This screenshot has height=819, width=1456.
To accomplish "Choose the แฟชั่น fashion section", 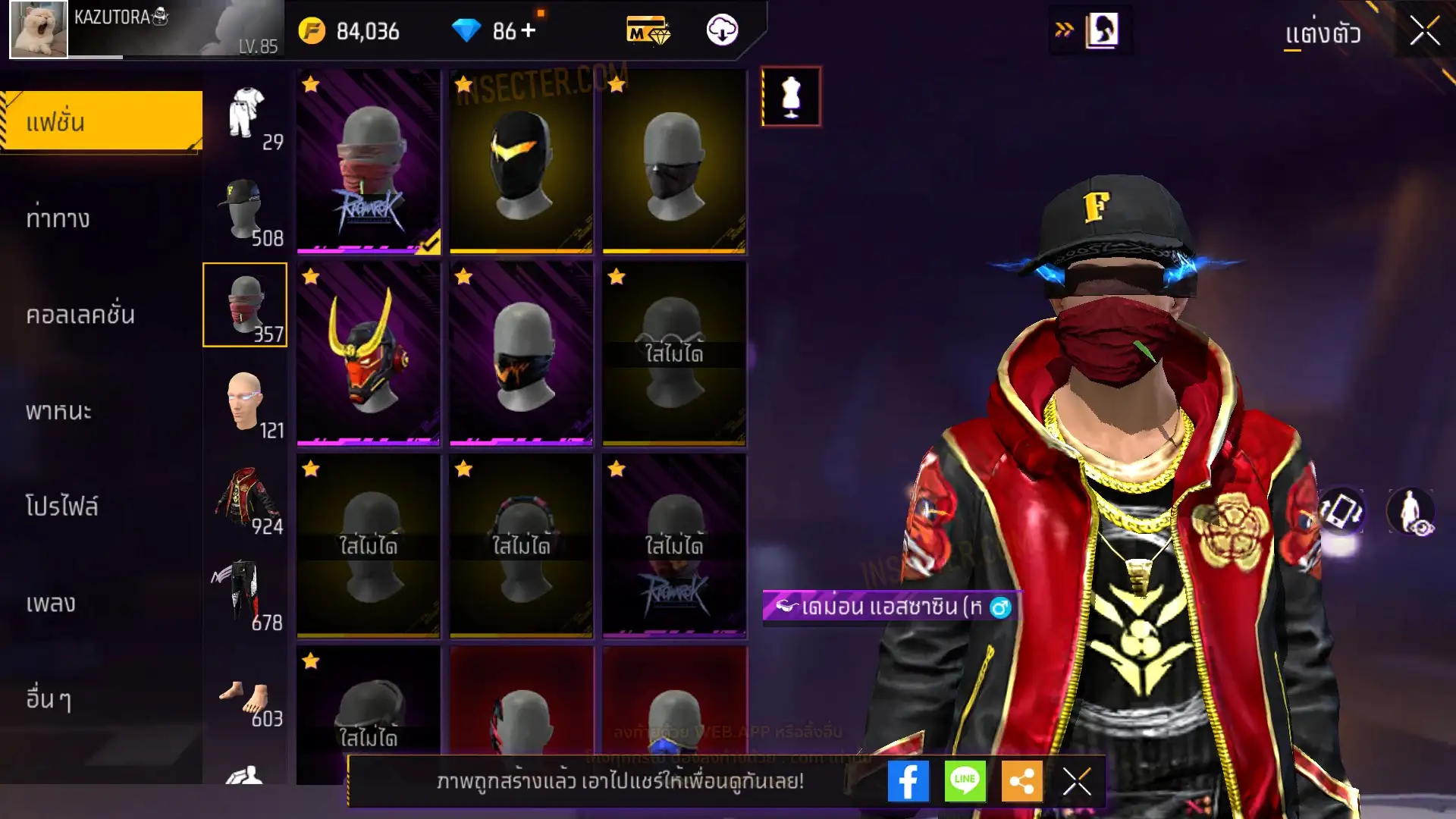I will coord(102,121).
